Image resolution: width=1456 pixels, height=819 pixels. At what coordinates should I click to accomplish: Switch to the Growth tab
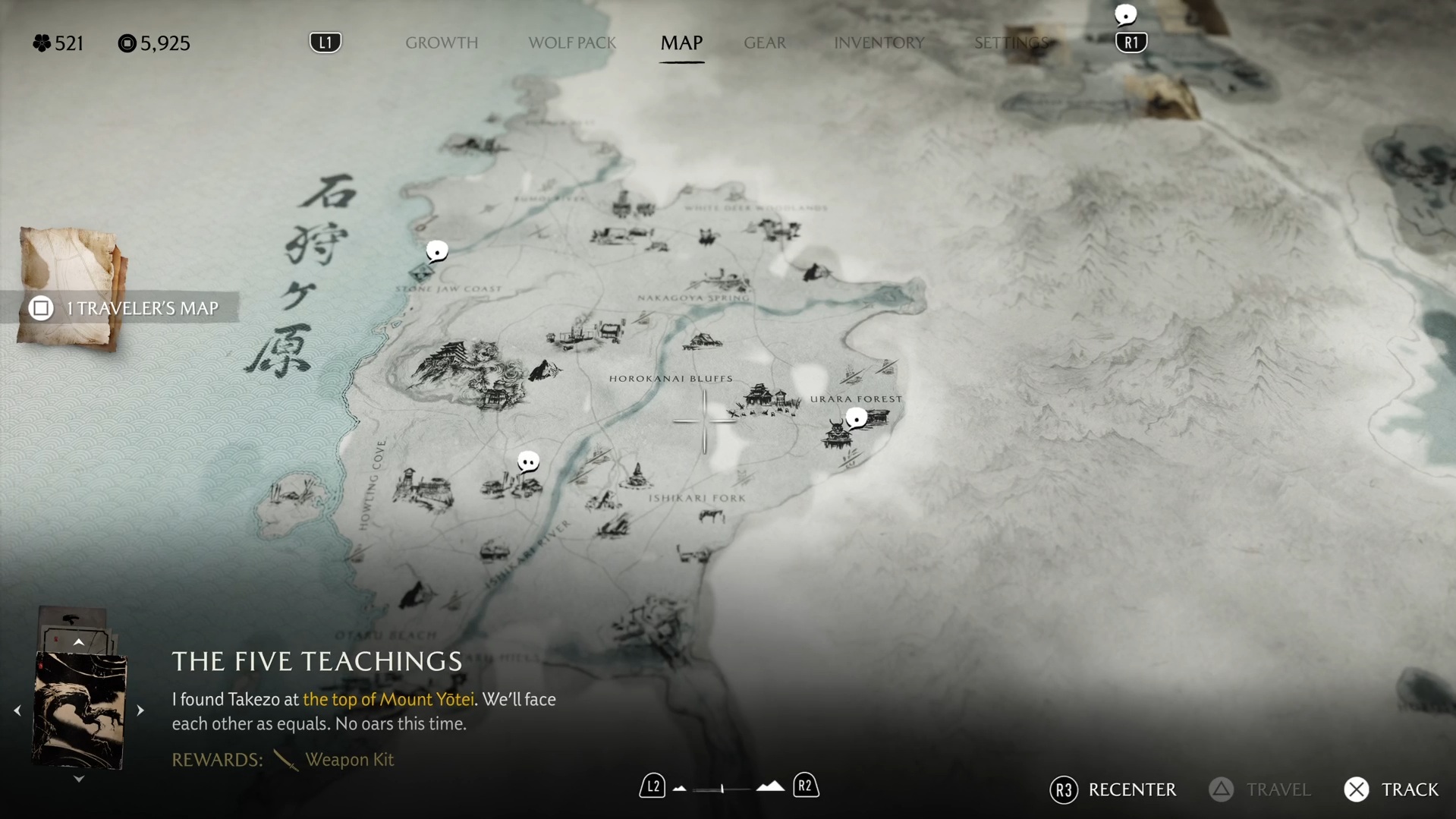(x=442, y=43)
